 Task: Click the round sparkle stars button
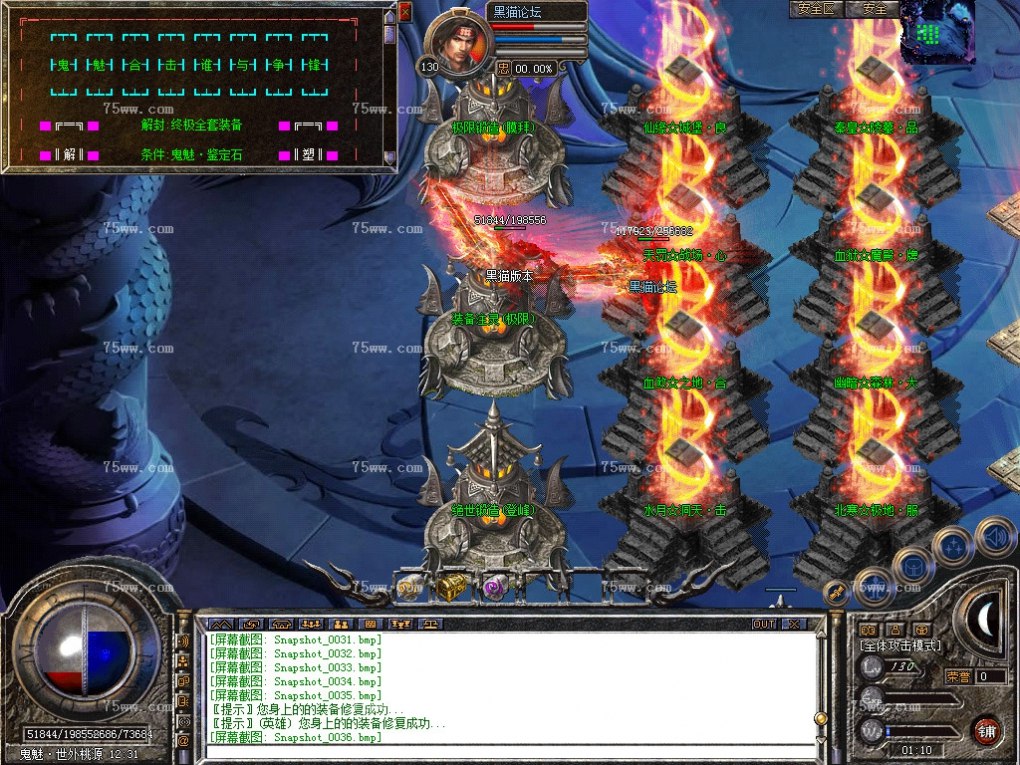tap(951, 547)
